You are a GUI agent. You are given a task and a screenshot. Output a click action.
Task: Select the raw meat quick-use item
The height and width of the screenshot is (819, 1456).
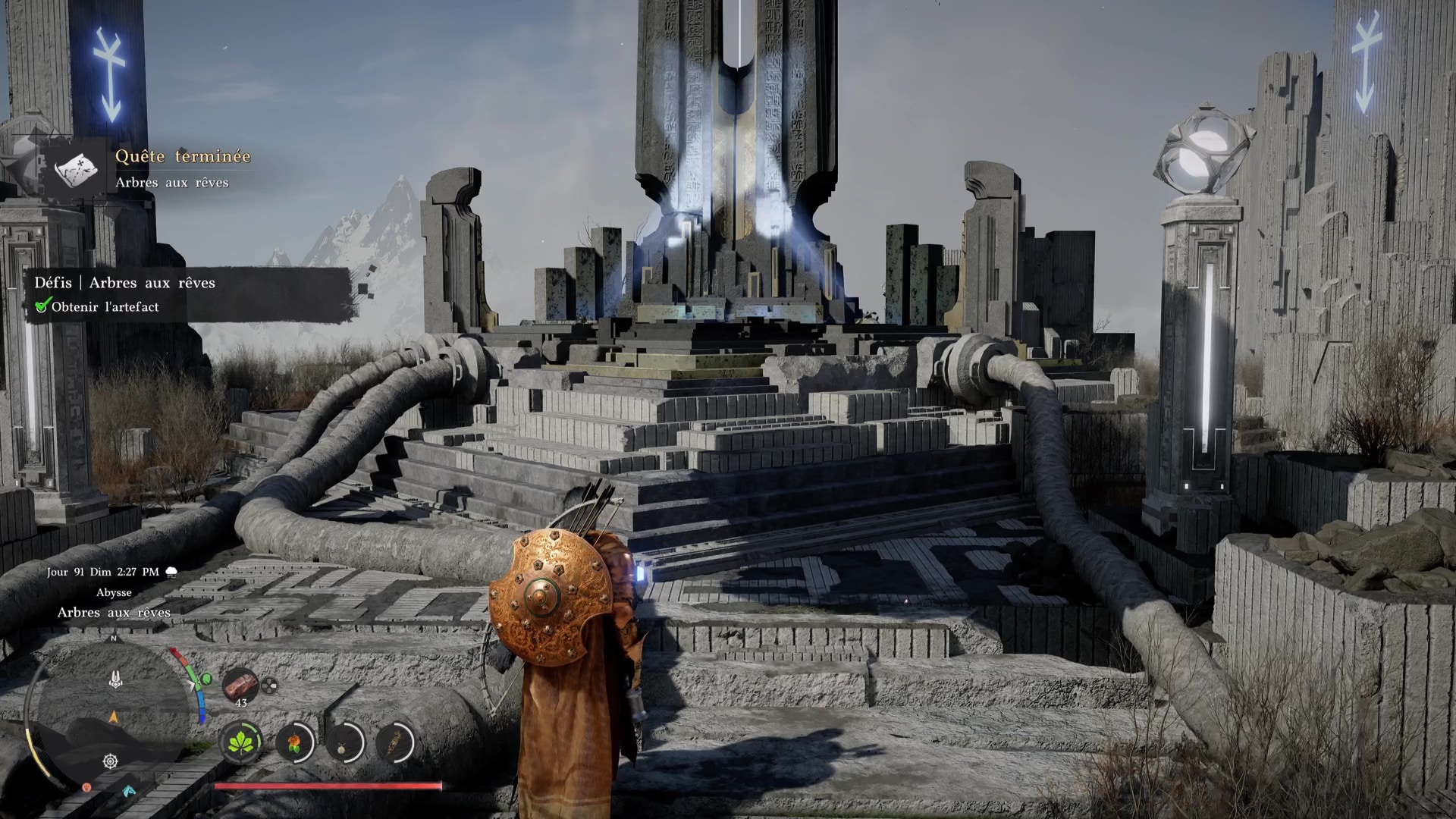(x=240, y=684)
